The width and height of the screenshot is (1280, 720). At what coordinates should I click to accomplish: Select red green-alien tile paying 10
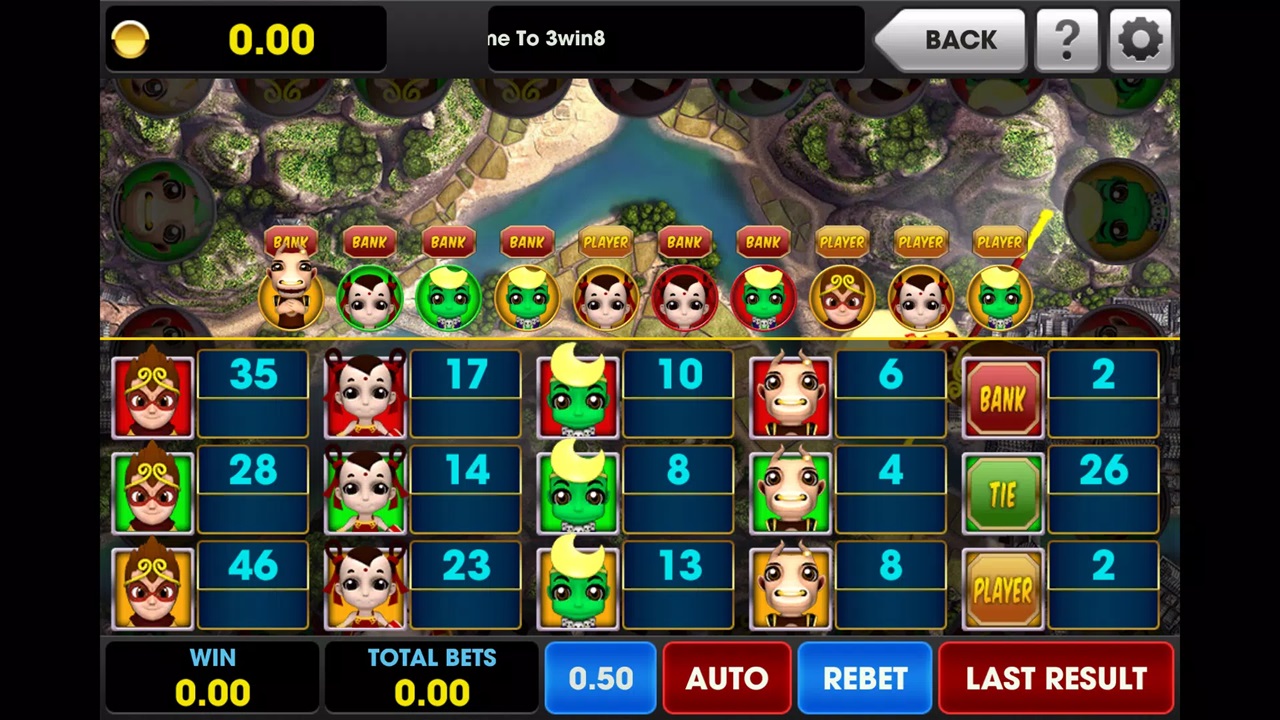pyautogui.click(x=578, y=396)
